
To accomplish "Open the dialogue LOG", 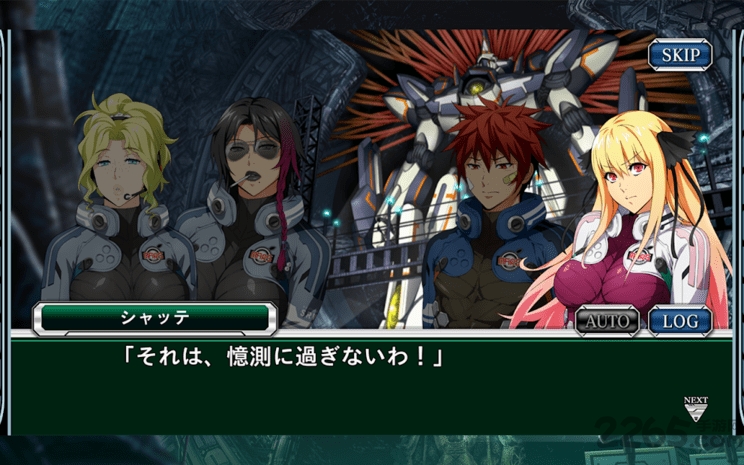I will pos(680,321).
